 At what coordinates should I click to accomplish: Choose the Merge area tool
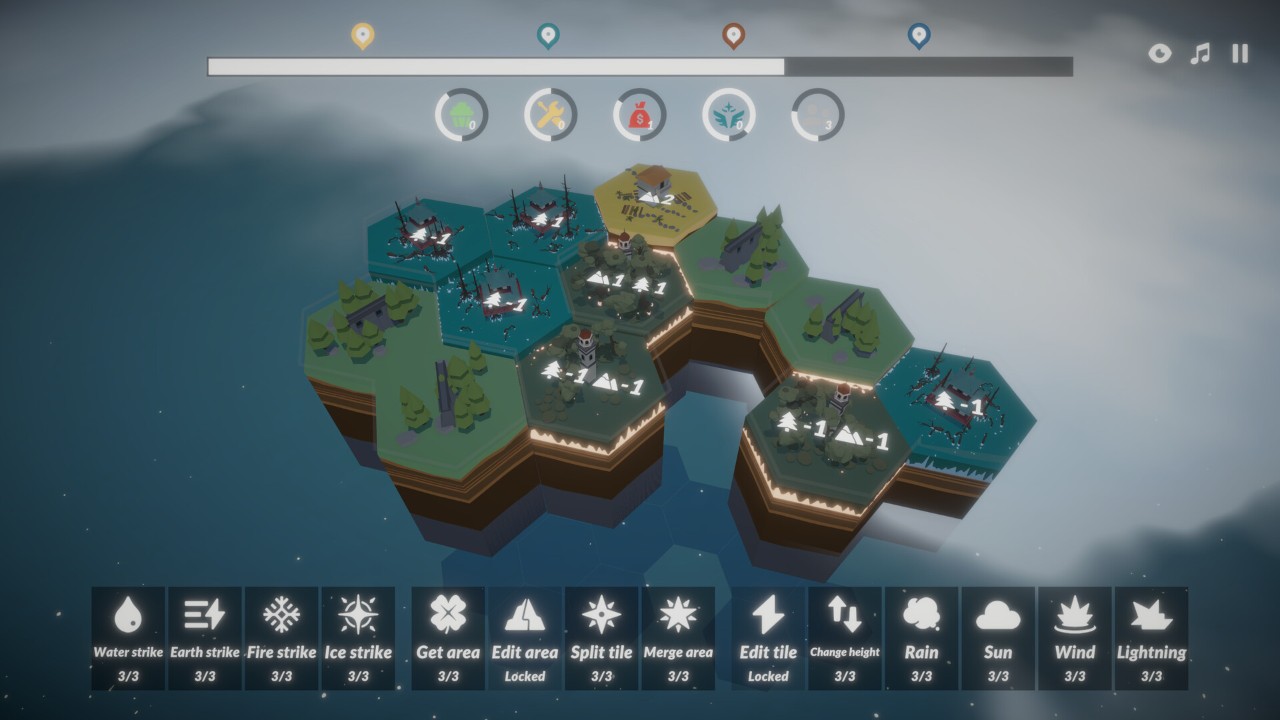678,637
